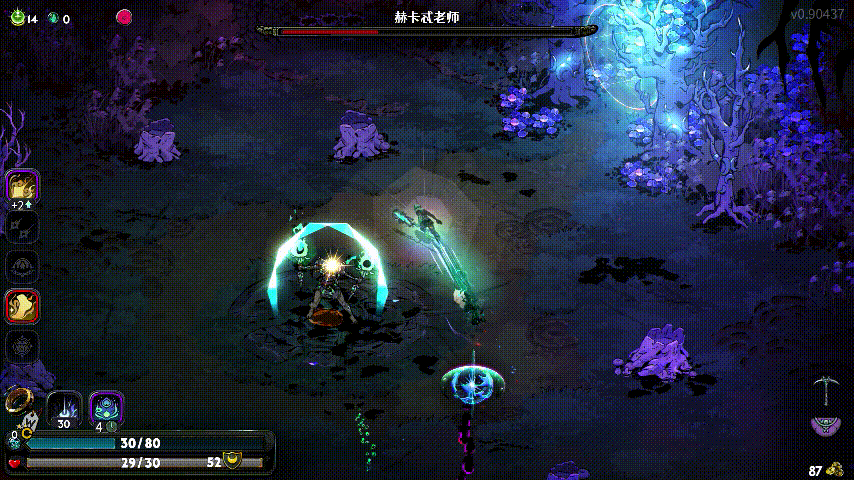Select the golden ring keepsake icon

(15, 401)
